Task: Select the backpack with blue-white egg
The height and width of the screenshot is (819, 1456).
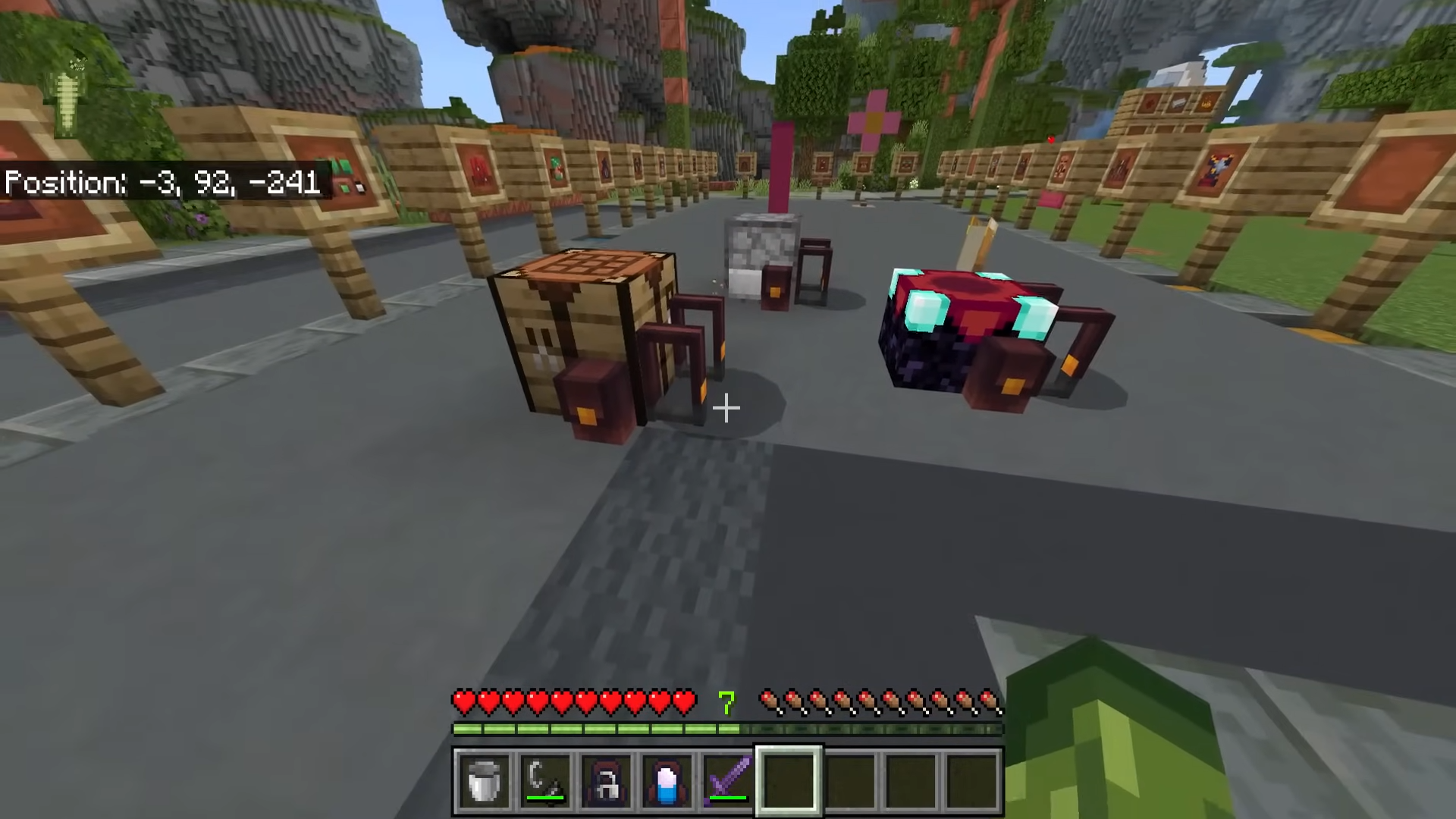Action: coord(667,780)
